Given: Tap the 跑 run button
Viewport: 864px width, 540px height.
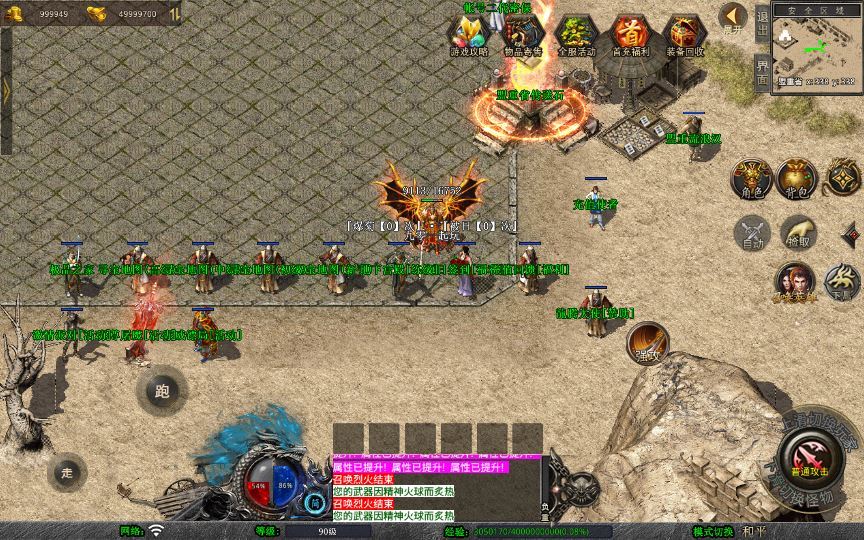Looking at the screenshot, I should click(x=162, y=391).
